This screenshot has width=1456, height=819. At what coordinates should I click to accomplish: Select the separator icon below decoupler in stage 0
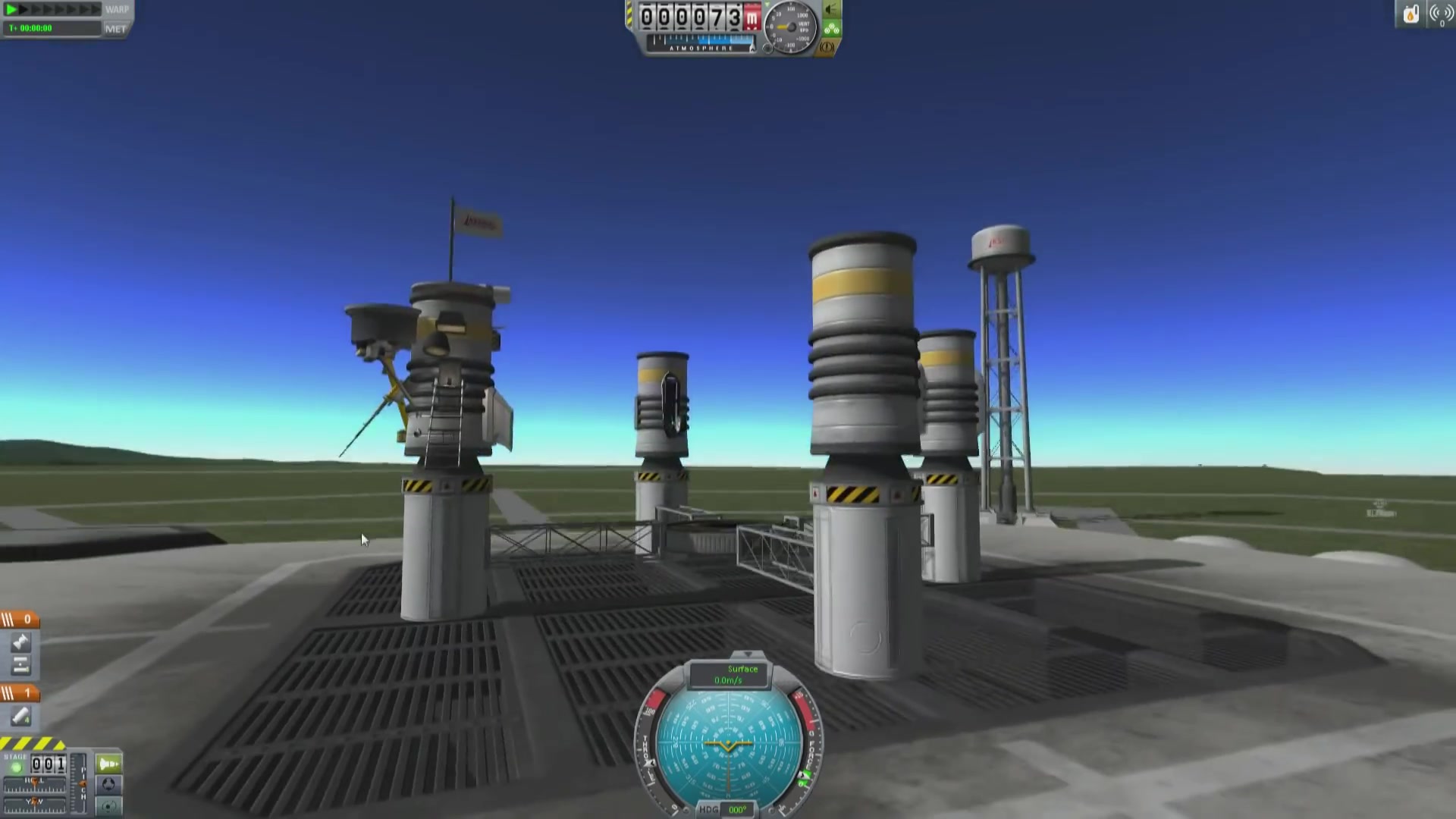tap(21, 664)
